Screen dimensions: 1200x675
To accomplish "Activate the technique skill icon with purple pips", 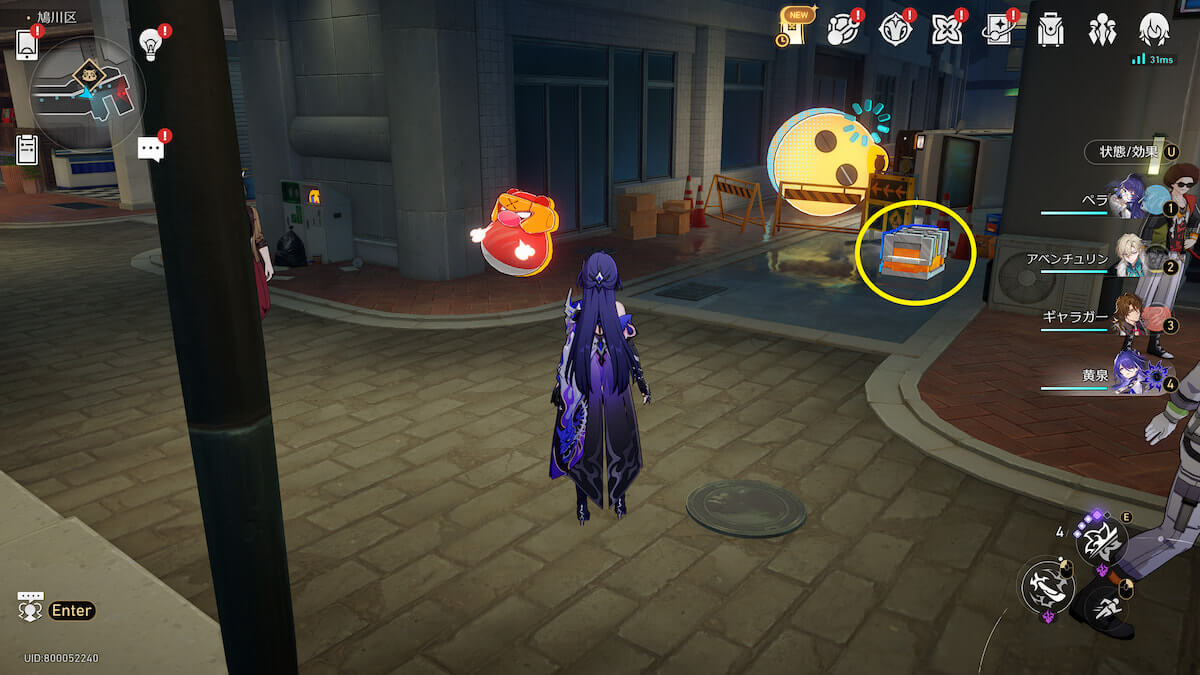I will [x=1101, y=541].
